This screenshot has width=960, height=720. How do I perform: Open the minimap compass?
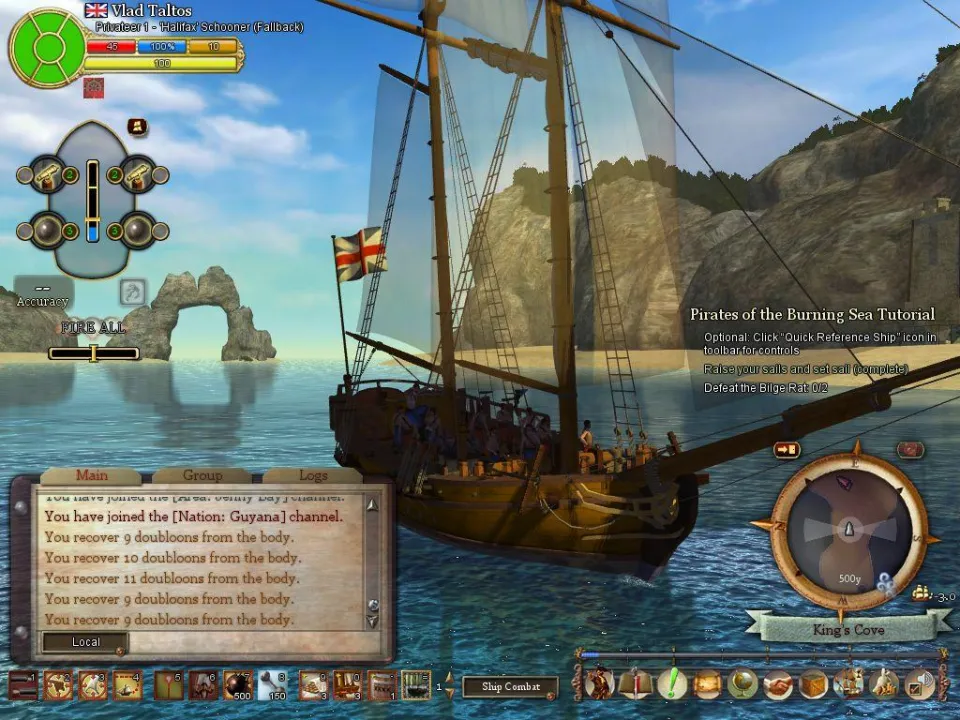tap(849, 527)
